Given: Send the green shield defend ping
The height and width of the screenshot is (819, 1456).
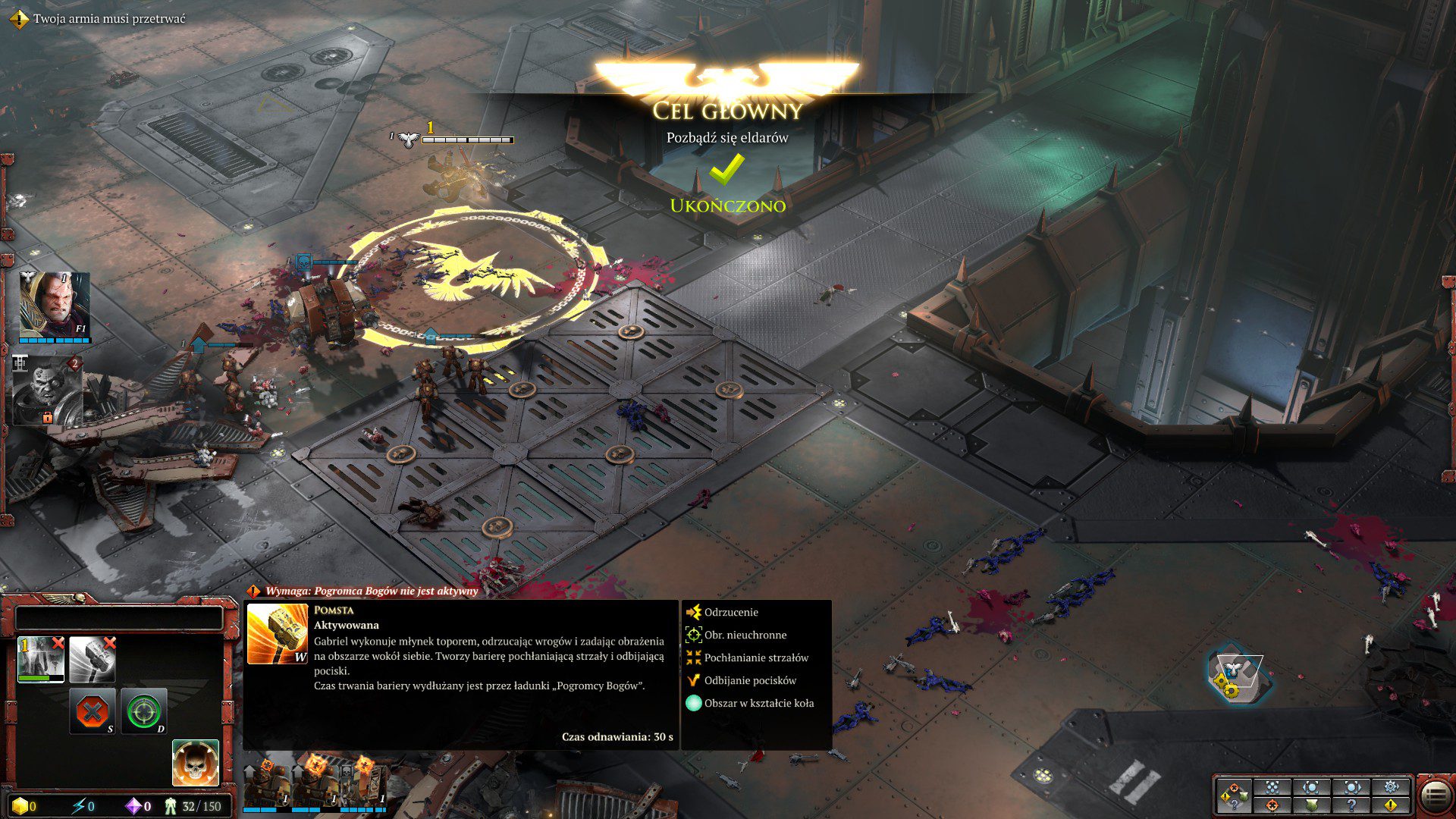Looking at the screenshot, I should click(x=1312, y=805).
